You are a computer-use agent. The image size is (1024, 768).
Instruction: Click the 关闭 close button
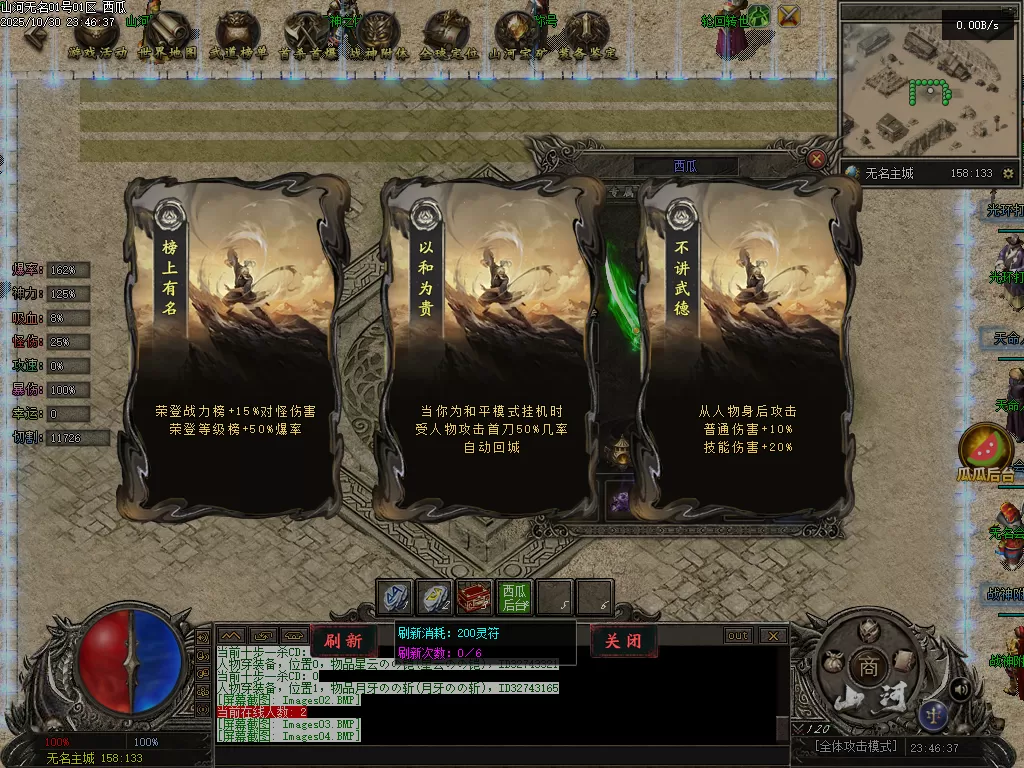coord(623,641)
